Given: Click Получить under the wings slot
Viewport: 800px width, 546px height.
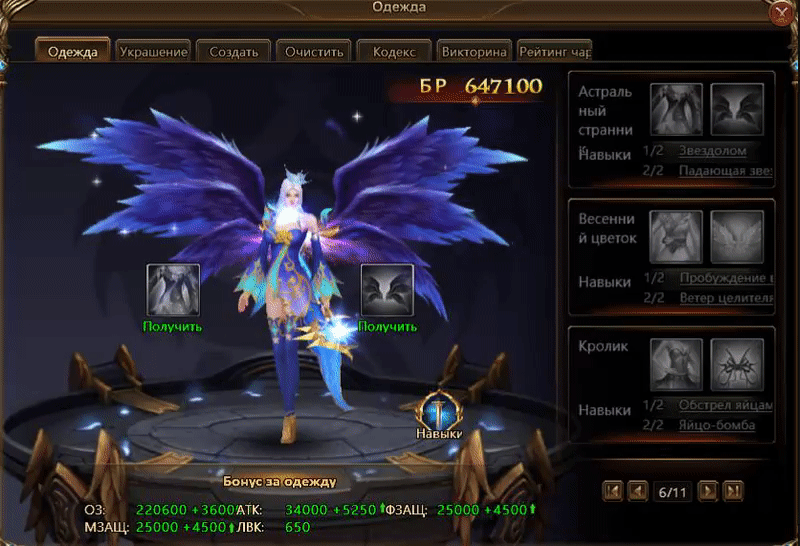Looking at the screenshot, I should click(386, 326).
